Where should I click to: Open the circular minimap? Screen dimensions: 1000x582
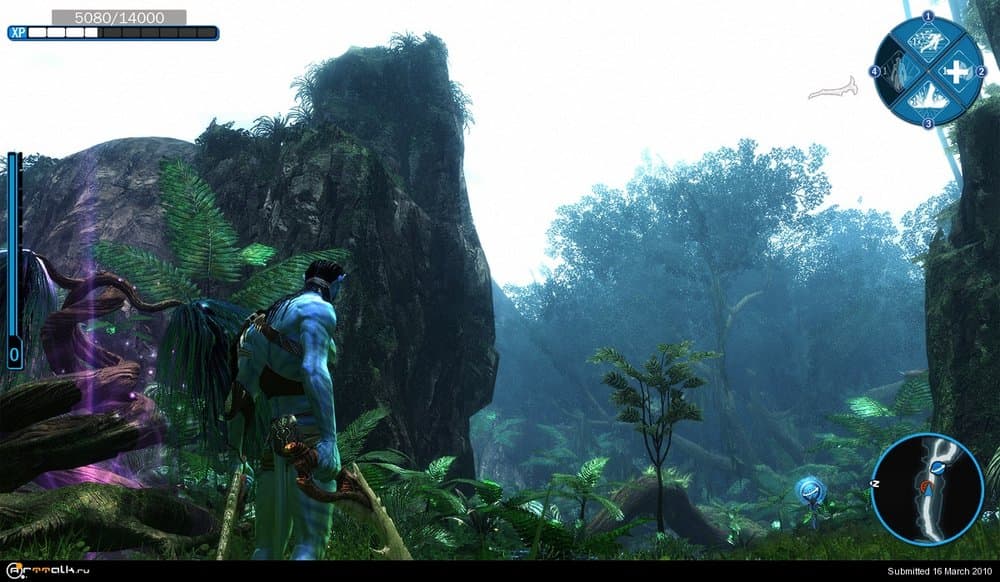(927, 488)
